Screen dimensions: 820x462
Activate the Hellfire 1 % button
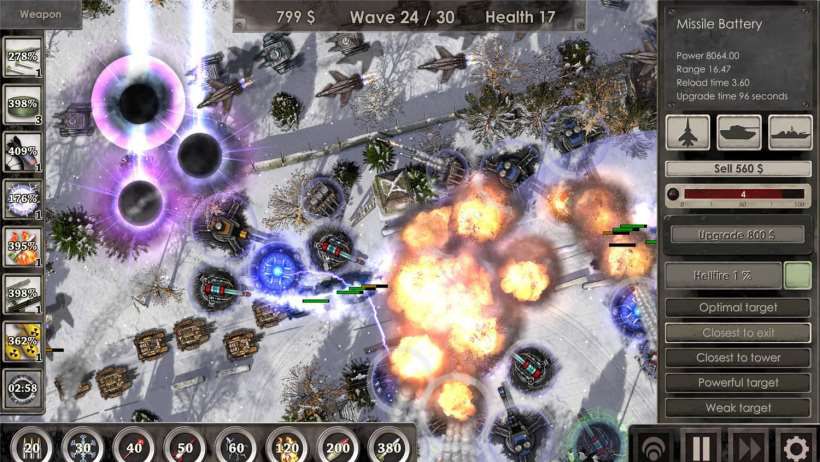[x=723, y=275]
